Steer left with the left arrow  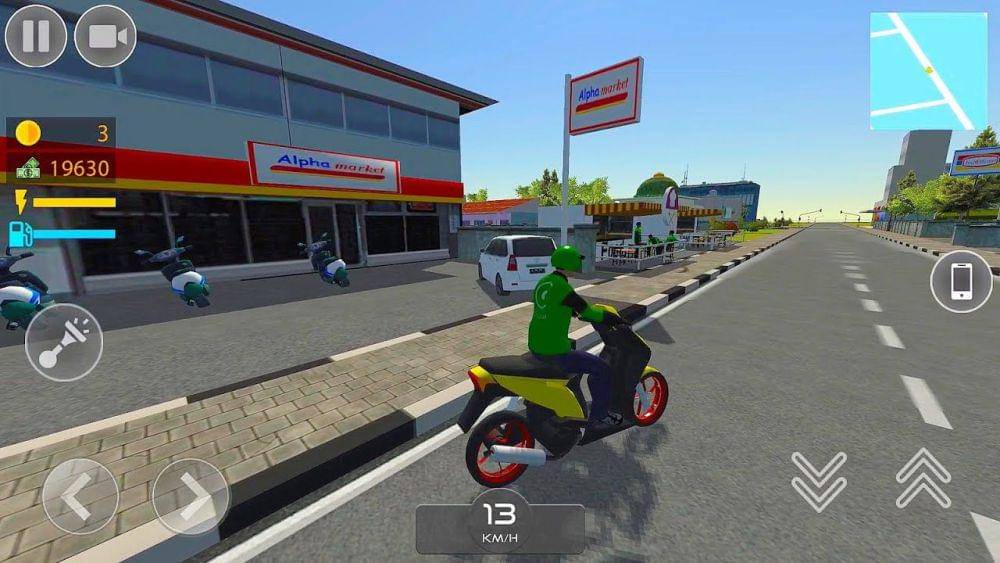coord(80,496)
